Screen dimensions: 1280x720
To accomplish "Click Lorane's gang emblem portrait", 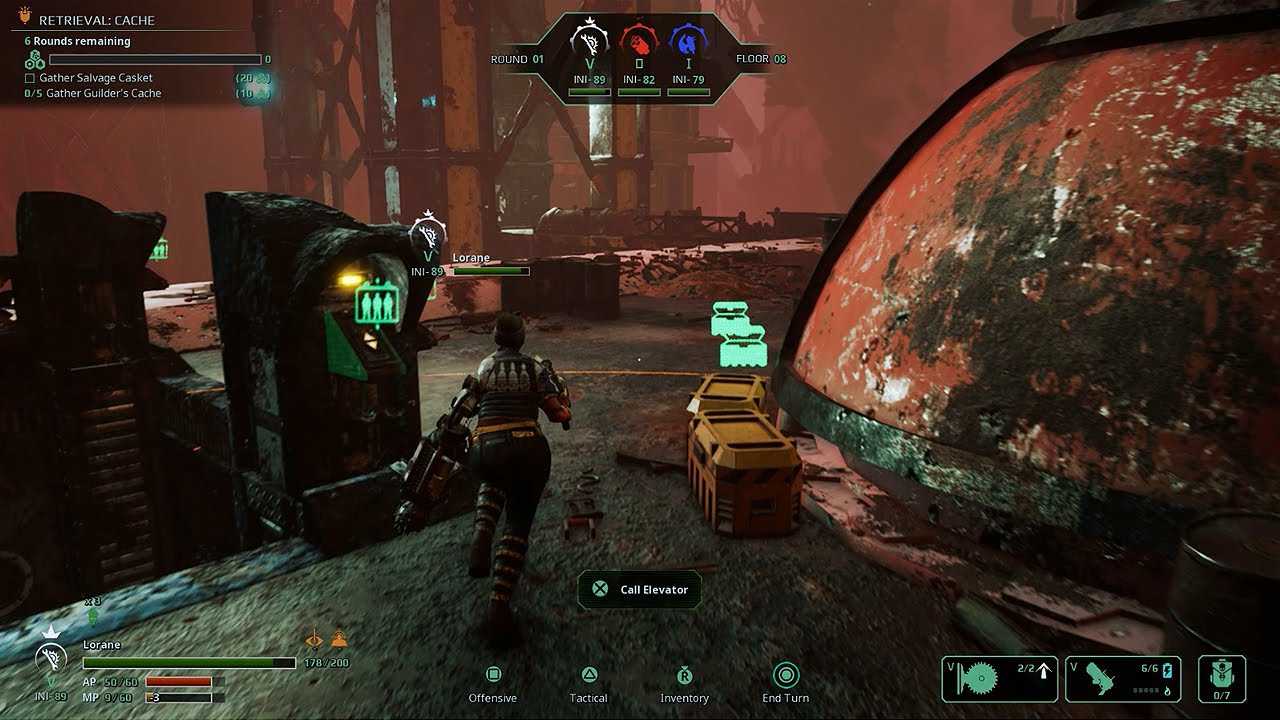I will click(x=51, y=659).
